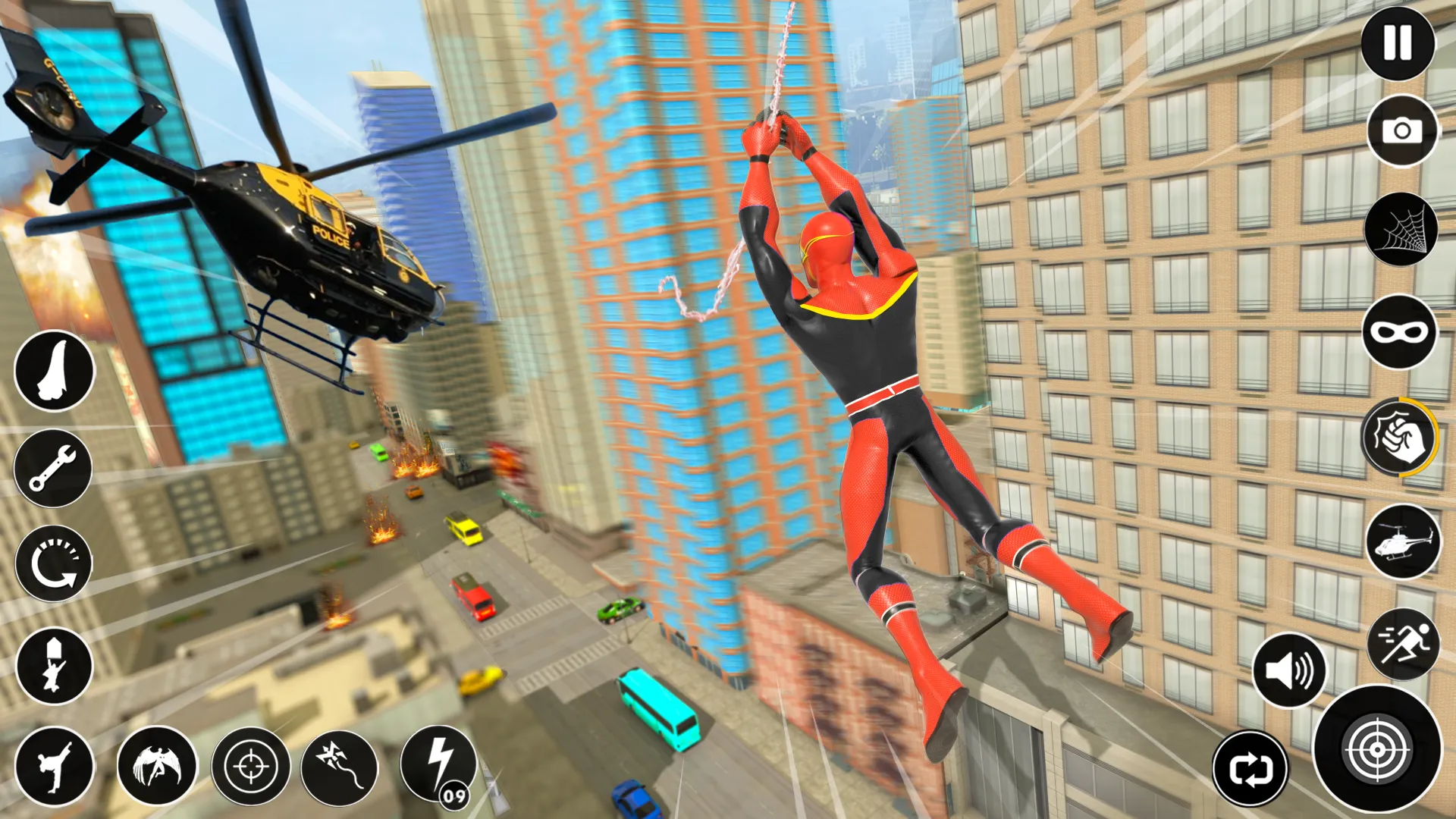Mute the game sound
The width and height of the screenshot is (1456, 819).
1292,673
